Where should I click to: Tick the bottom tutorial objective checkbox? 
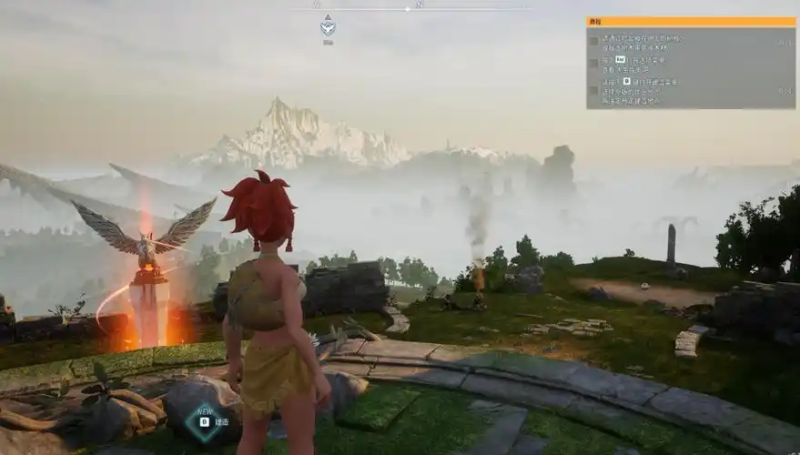[x=594, y=89]
